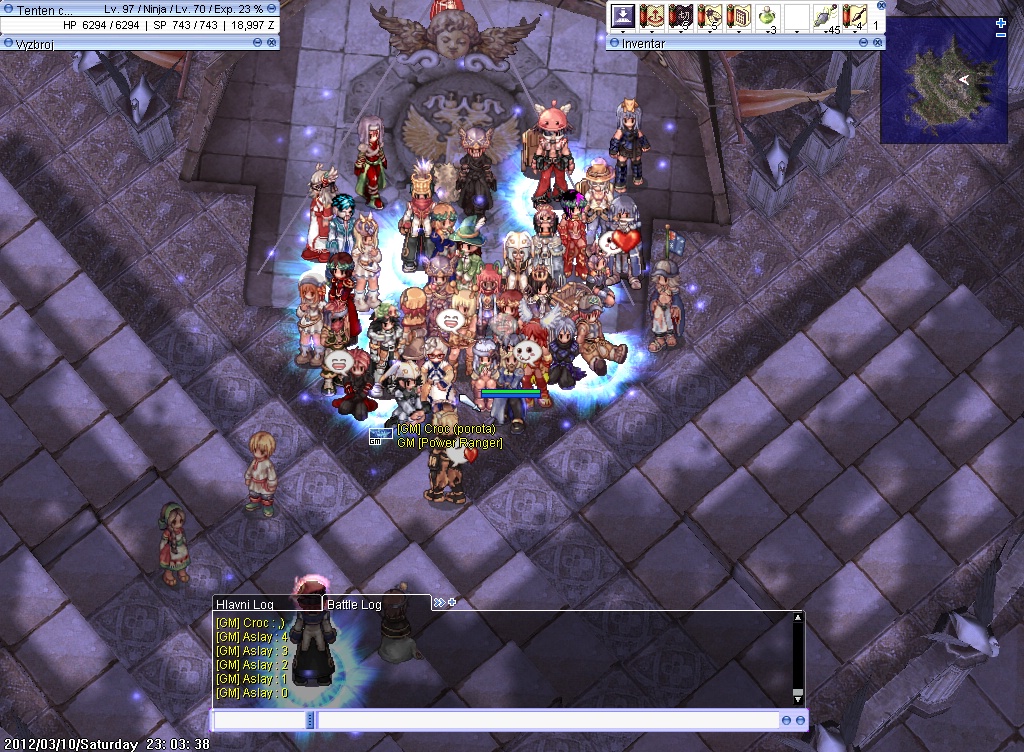1024x752 pixels.
Task: Close the Inventar window
Action: (878, 43)
